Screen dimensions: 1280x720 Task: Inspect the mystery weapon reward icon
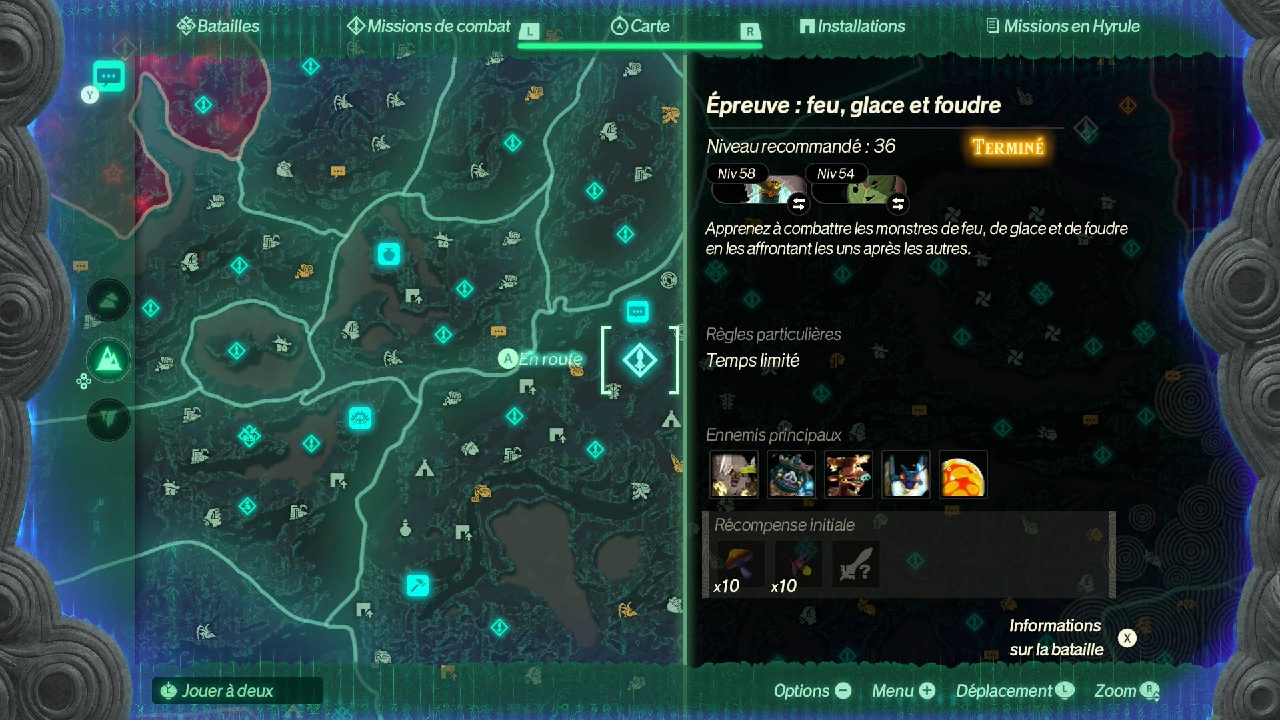[x=856, y=564]
